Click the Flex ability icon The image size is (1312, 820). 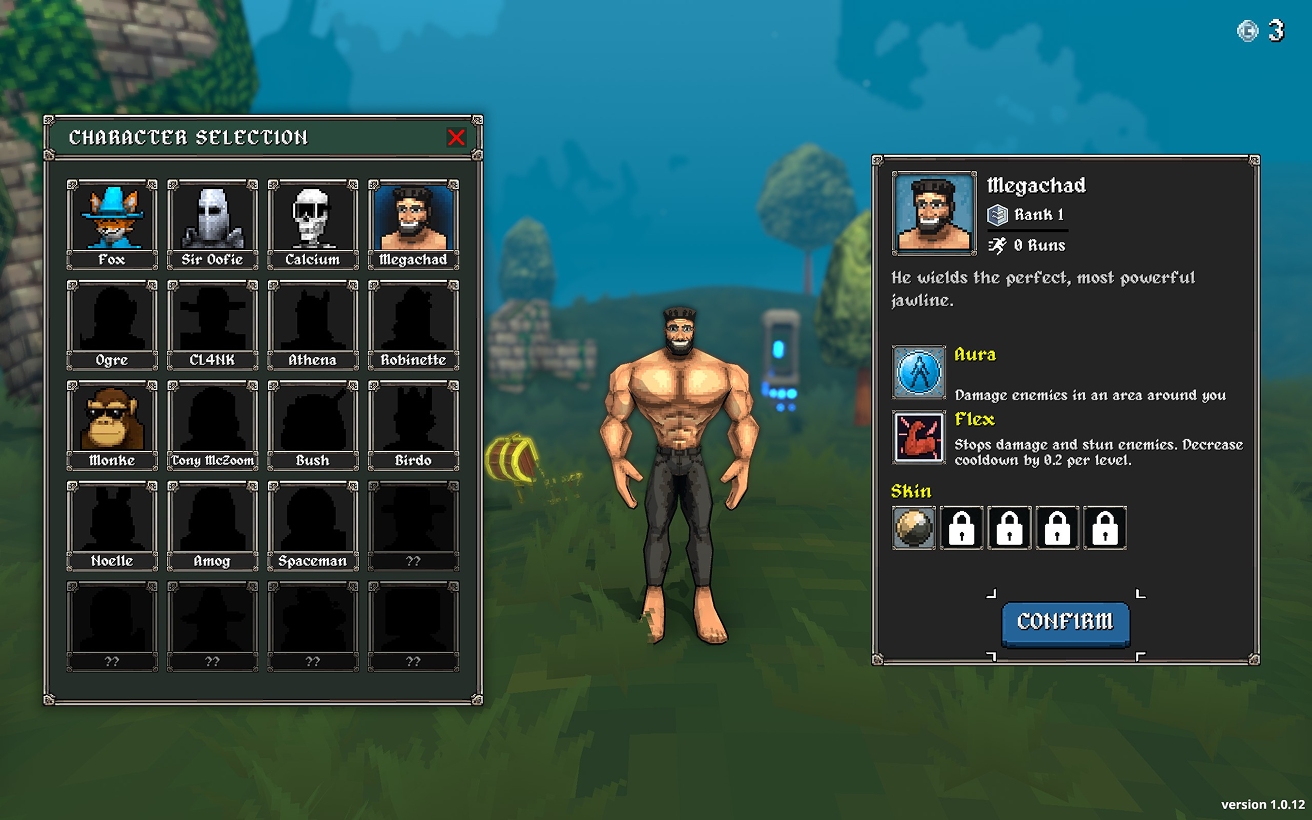919,437
